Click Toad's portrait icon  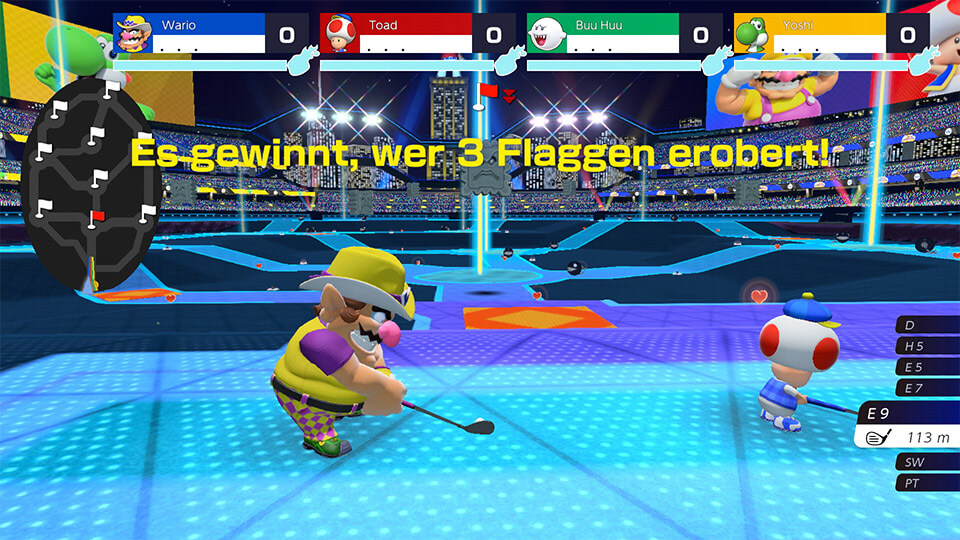coord(339,33)
